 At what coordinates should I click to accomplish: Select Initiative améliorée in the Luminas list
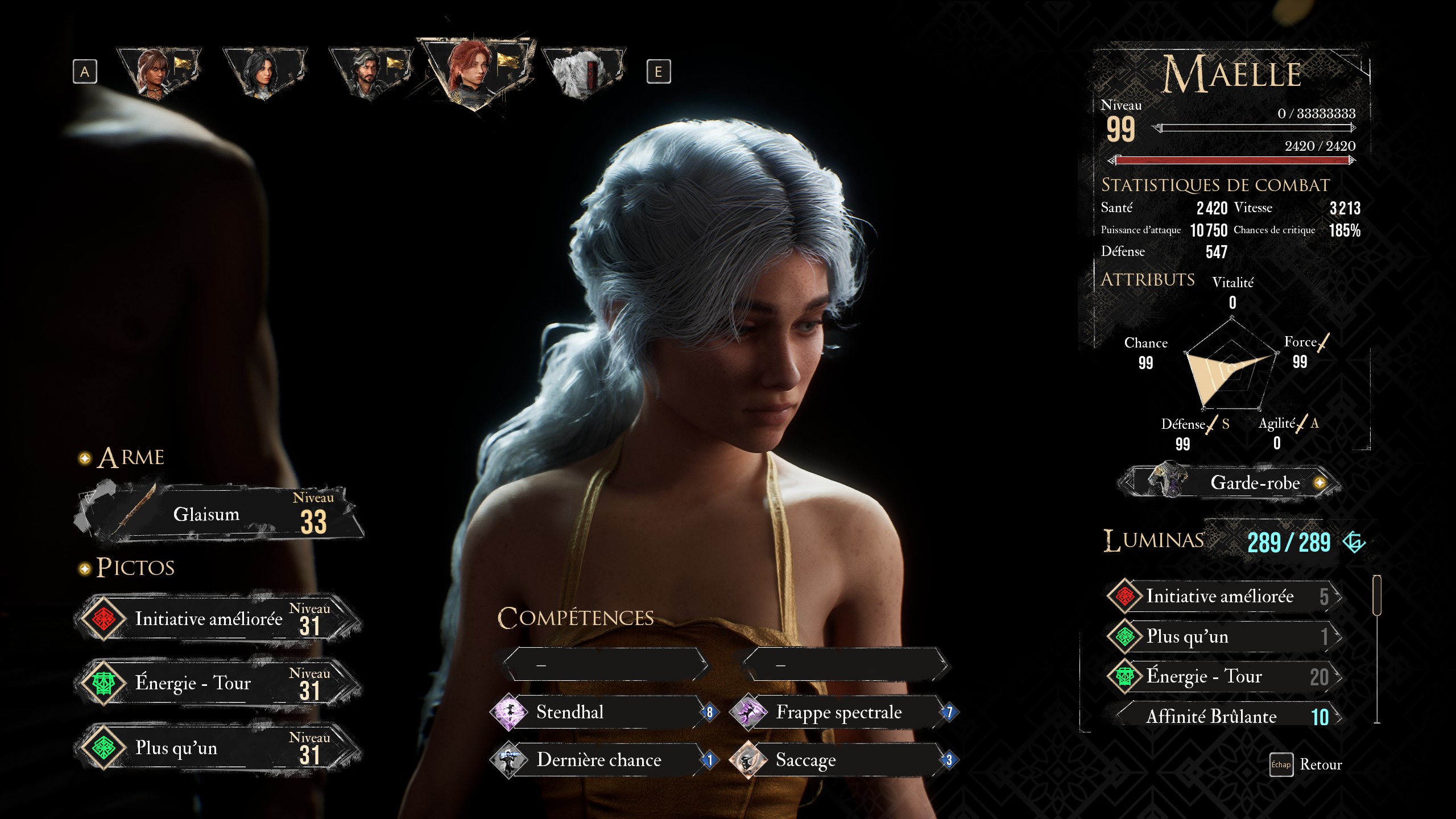(x=1223, y=596)
